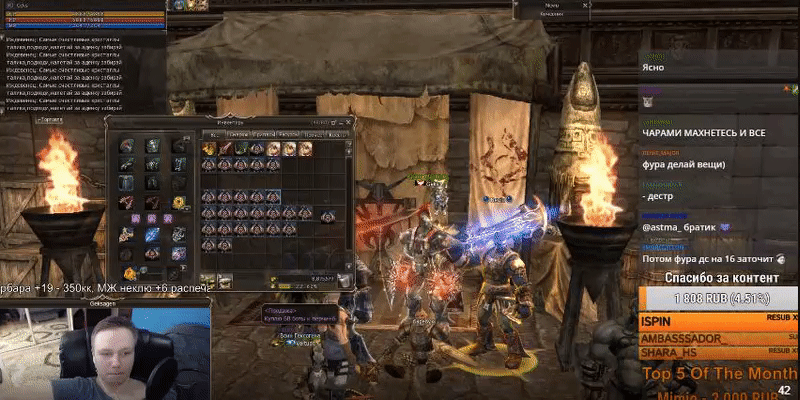Select the green item beside the red sword
Viewport: 800px width, 400px height.
coord(242,149)
